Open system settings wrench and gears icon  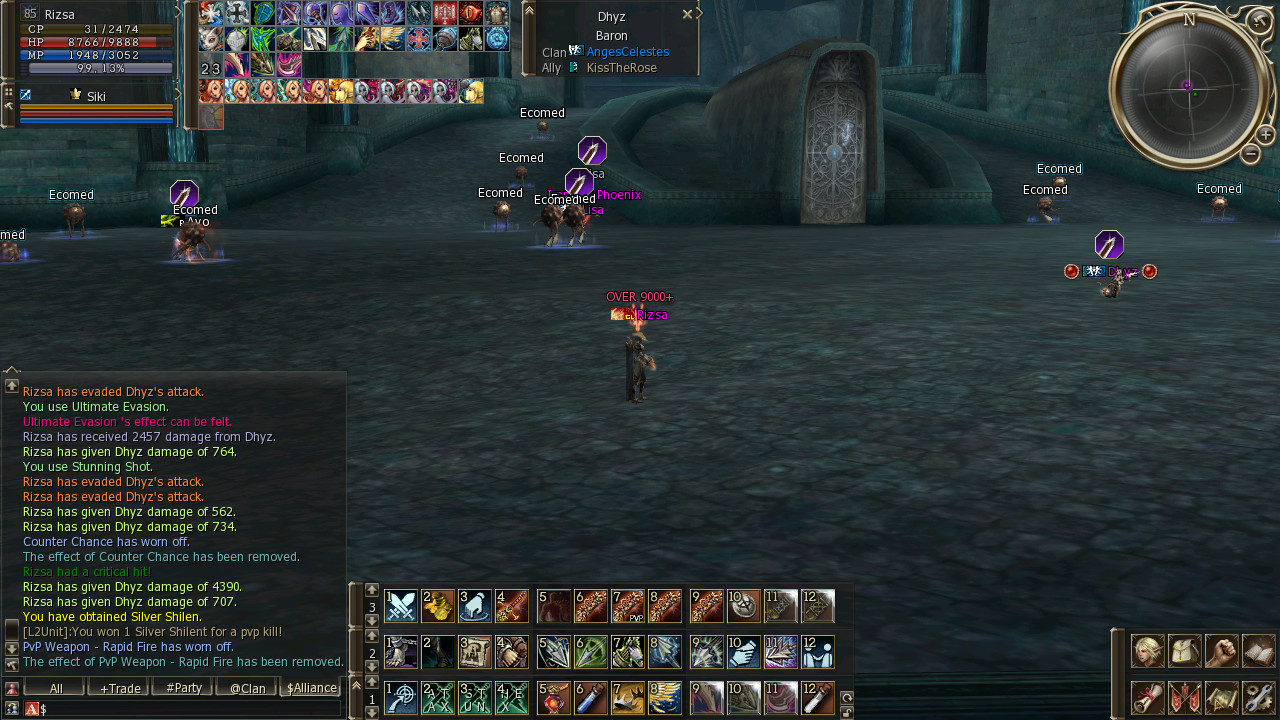pos(1258,697)
